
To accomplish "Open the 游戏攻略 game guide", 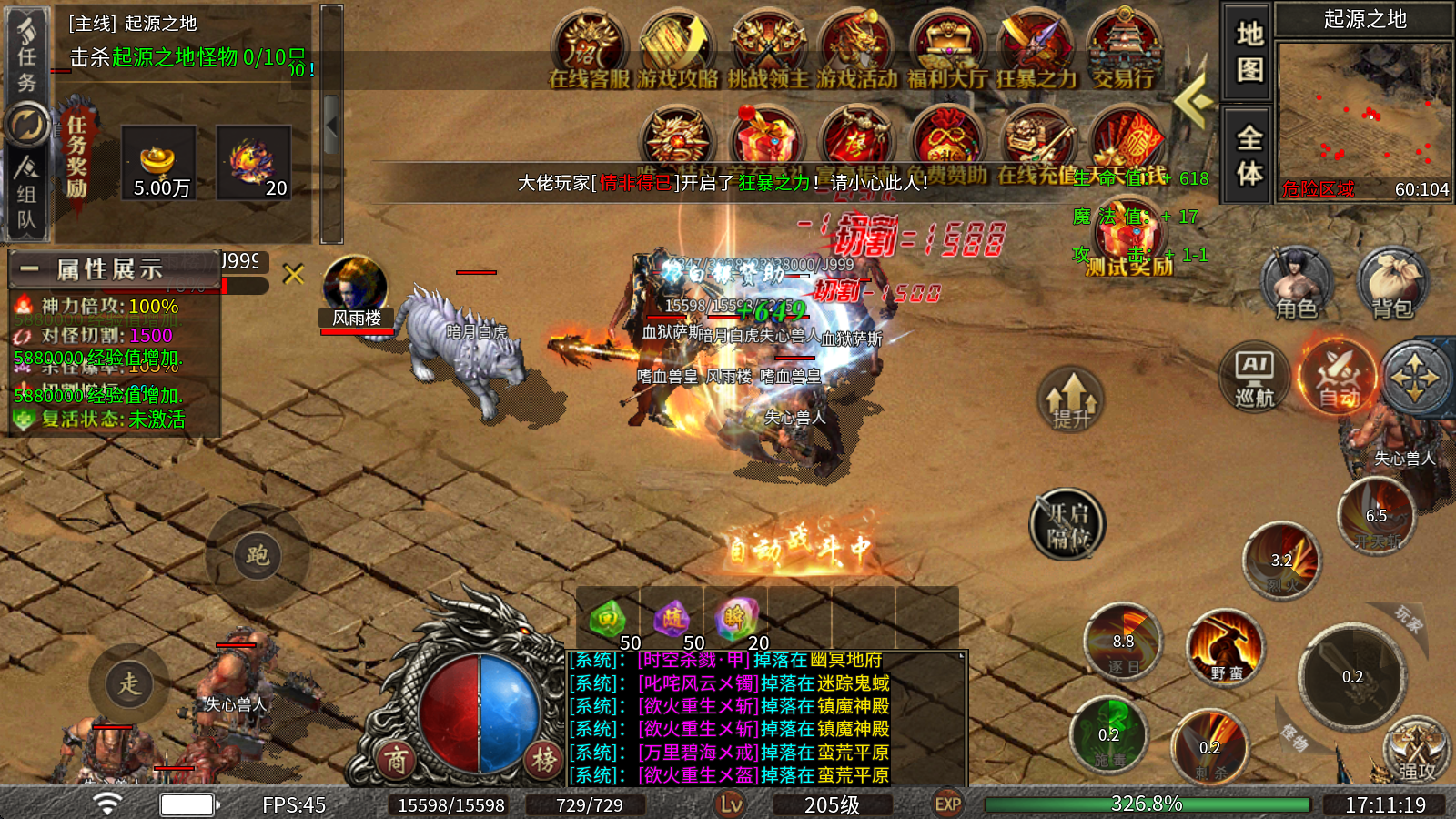I will tap(677, 50).
